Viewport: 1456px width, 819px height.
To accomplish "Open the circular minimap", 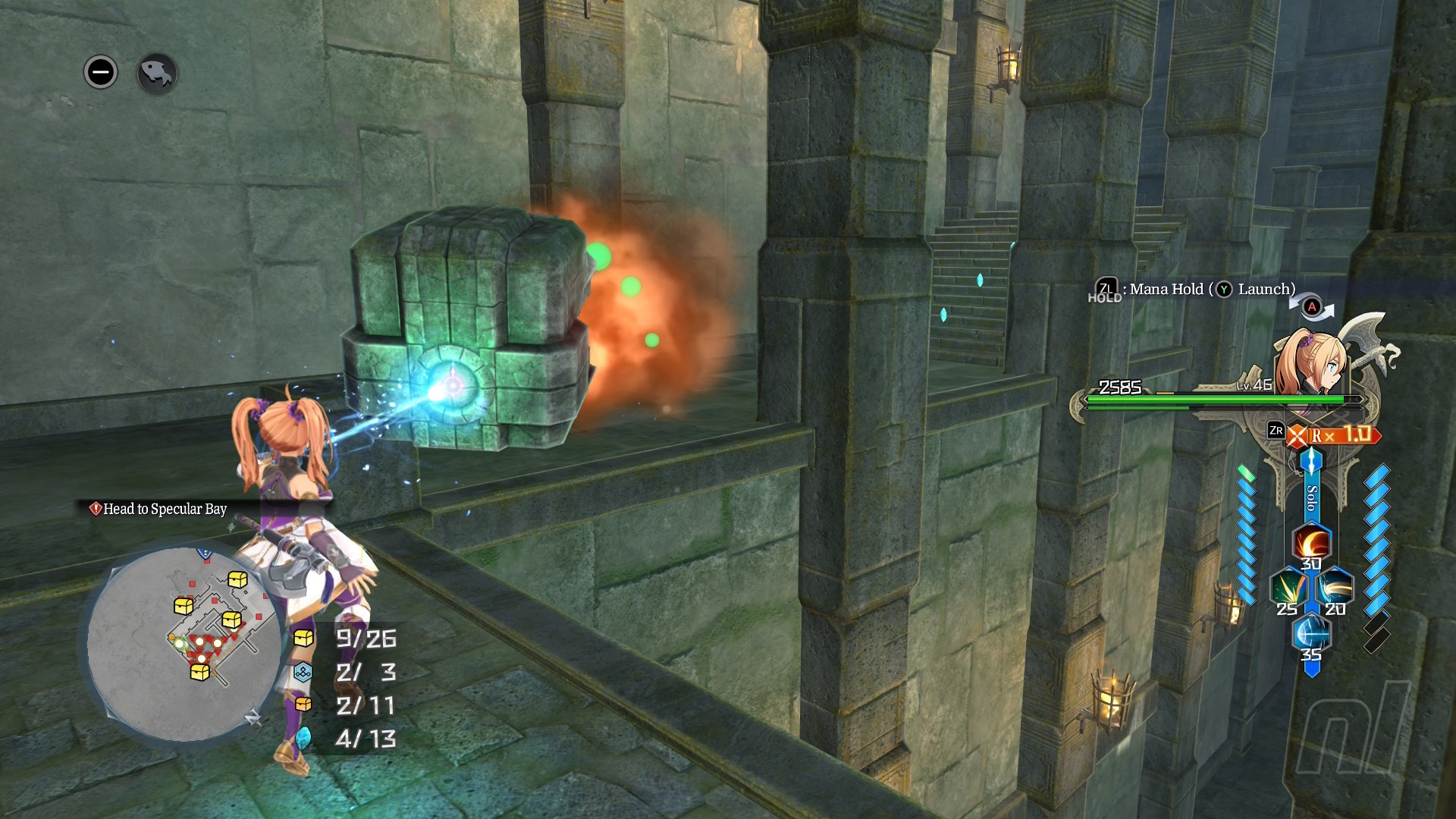I will coord(184,645).
